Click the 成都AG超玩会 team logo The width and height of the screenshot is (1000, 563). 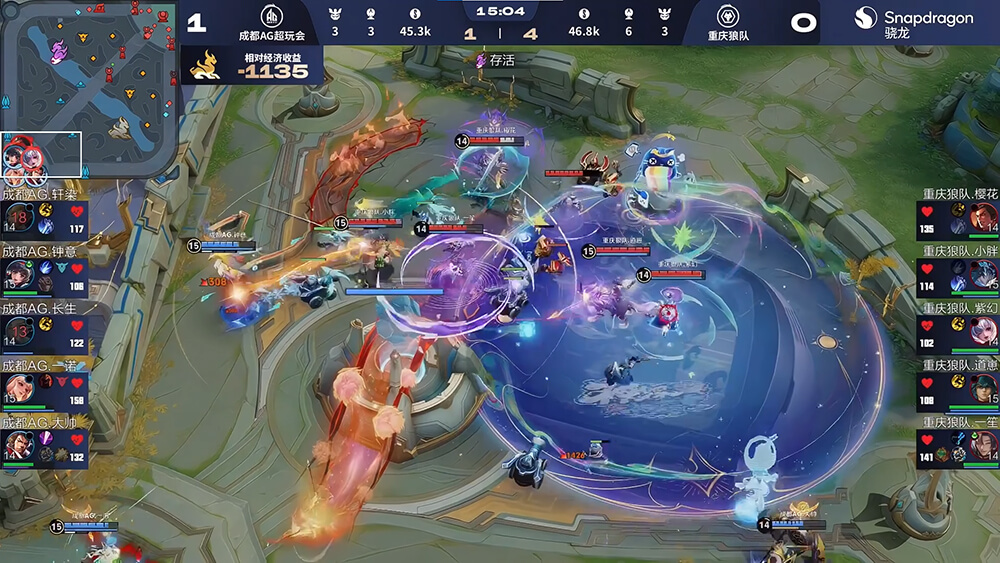pyautogui.click(x=270, y=16)
